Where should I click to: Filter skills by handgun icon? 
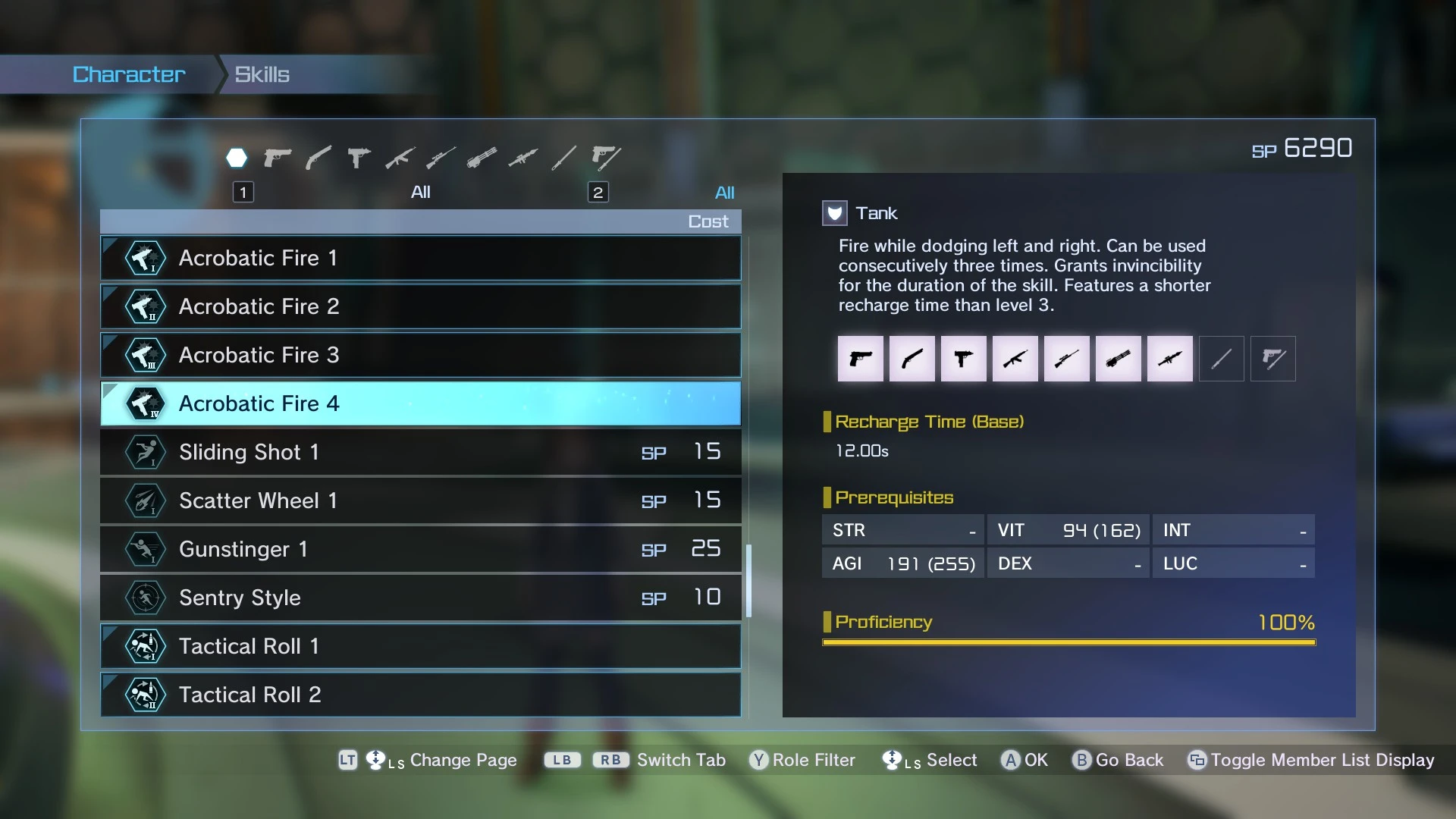coord(278,158)
